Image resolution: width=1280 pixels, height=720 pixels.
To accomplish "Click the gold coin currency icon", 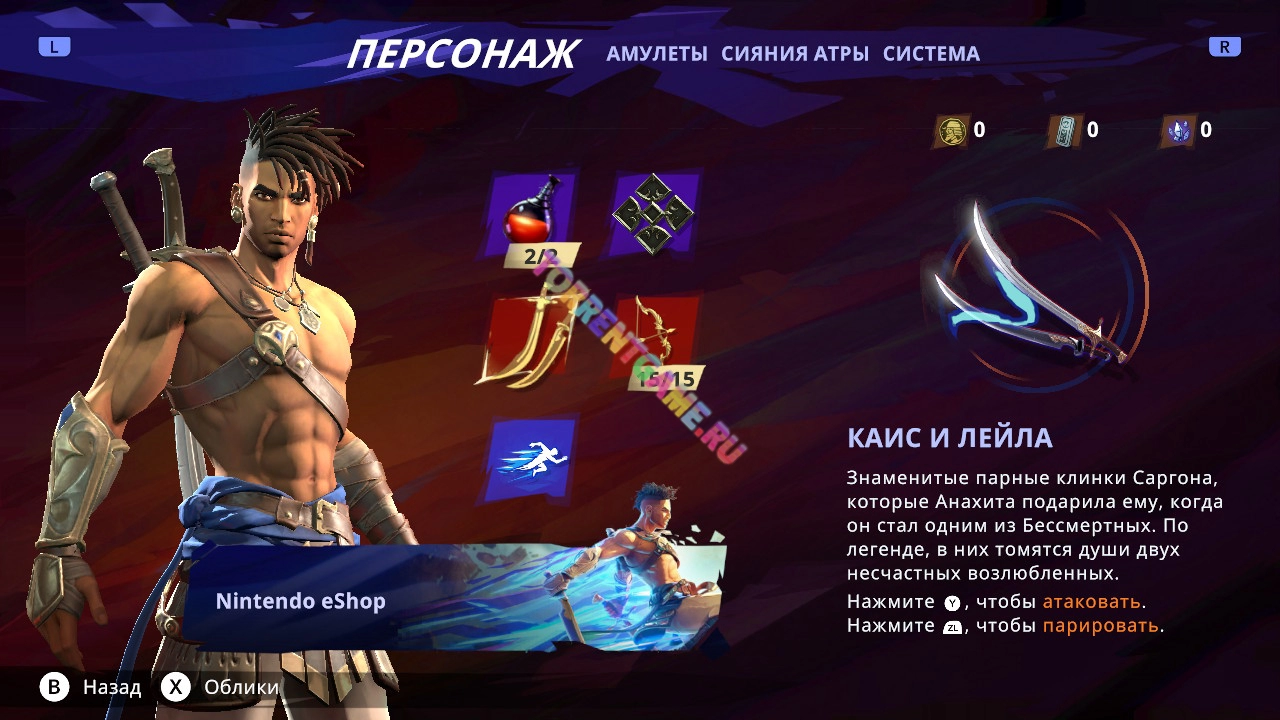I will (x=953, y=129).
